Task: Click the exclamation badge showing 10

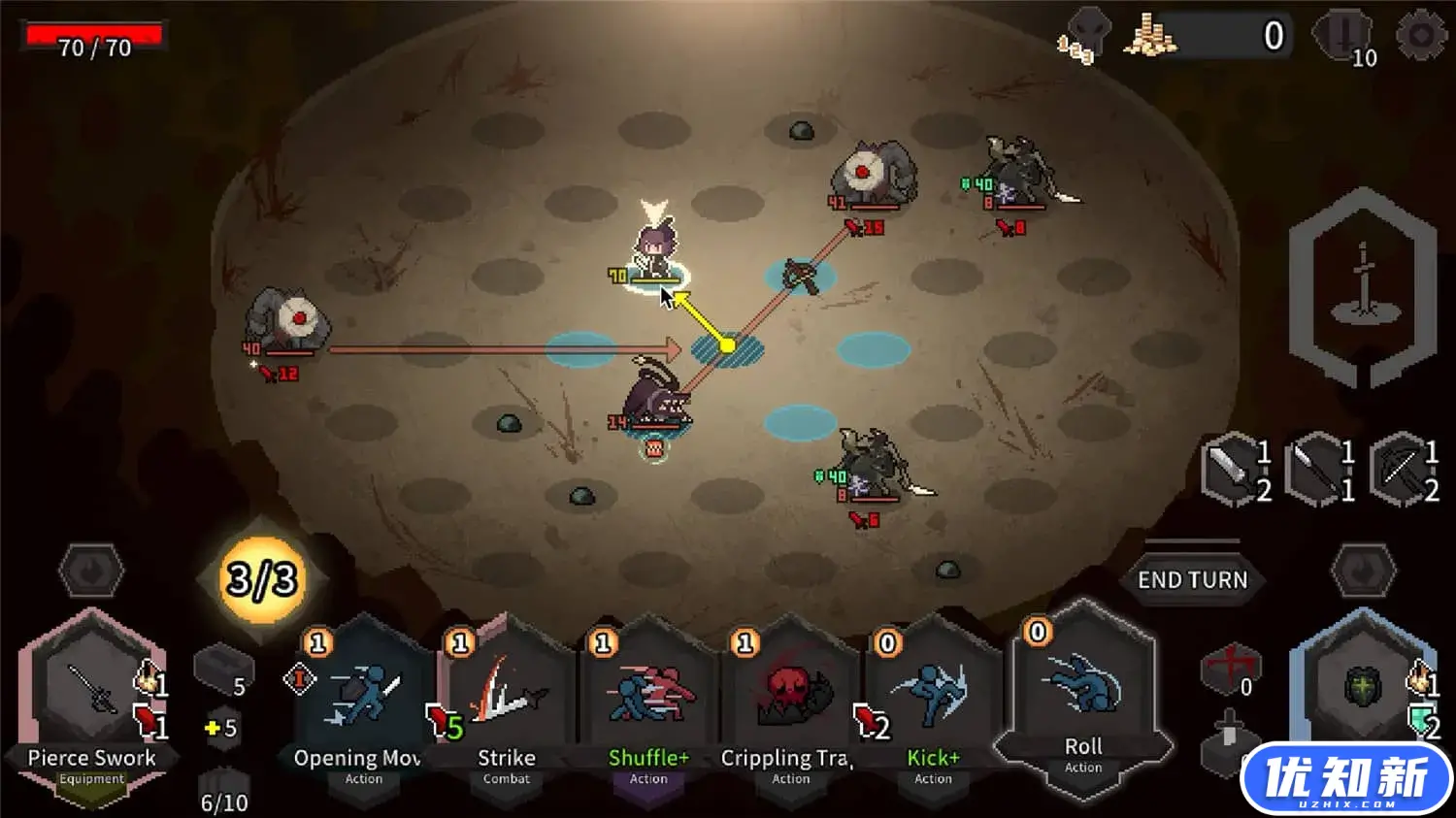Action: click(1343, 37)
